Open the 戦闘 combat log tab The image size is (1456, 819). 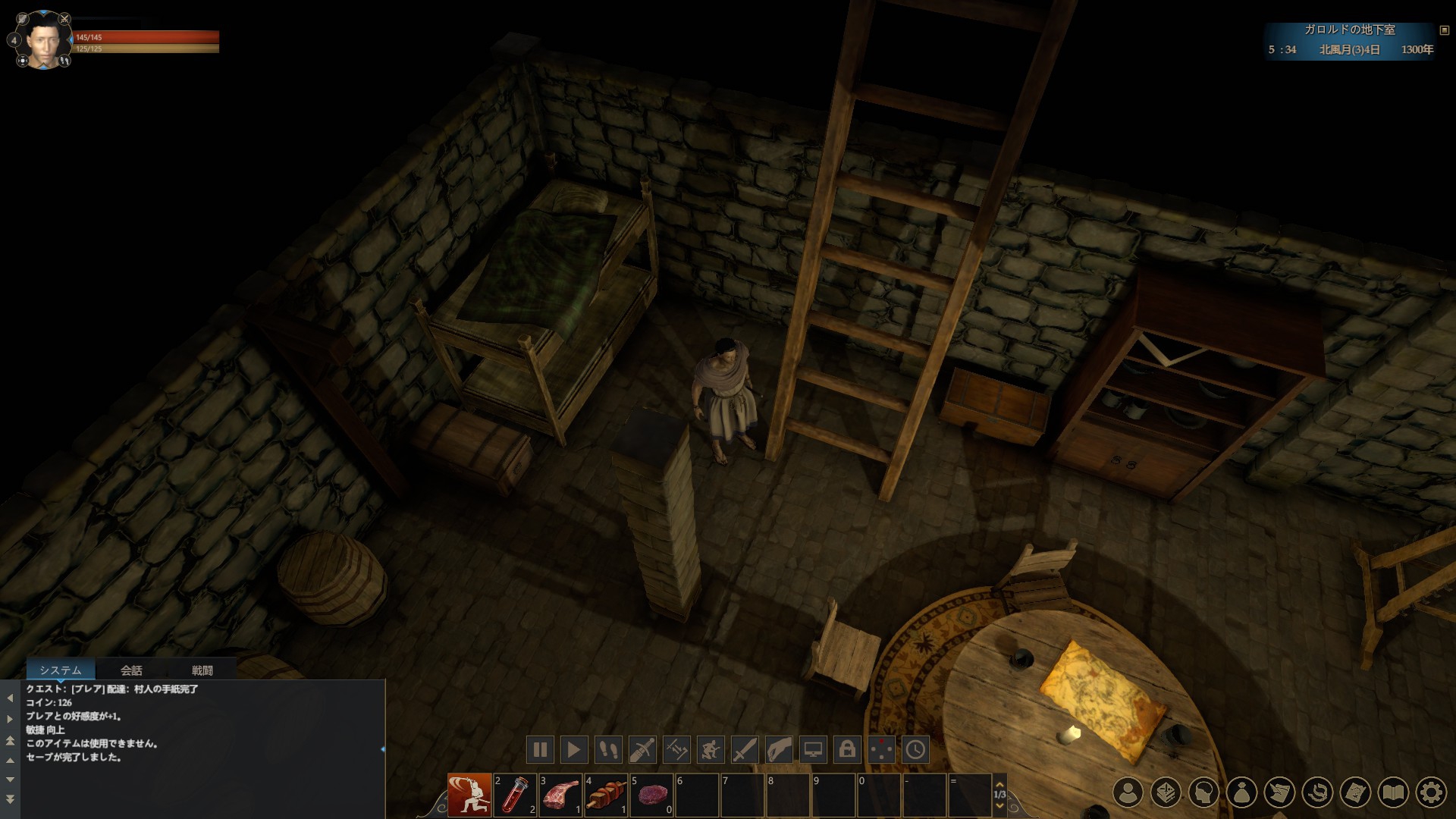tap(202, 670)
